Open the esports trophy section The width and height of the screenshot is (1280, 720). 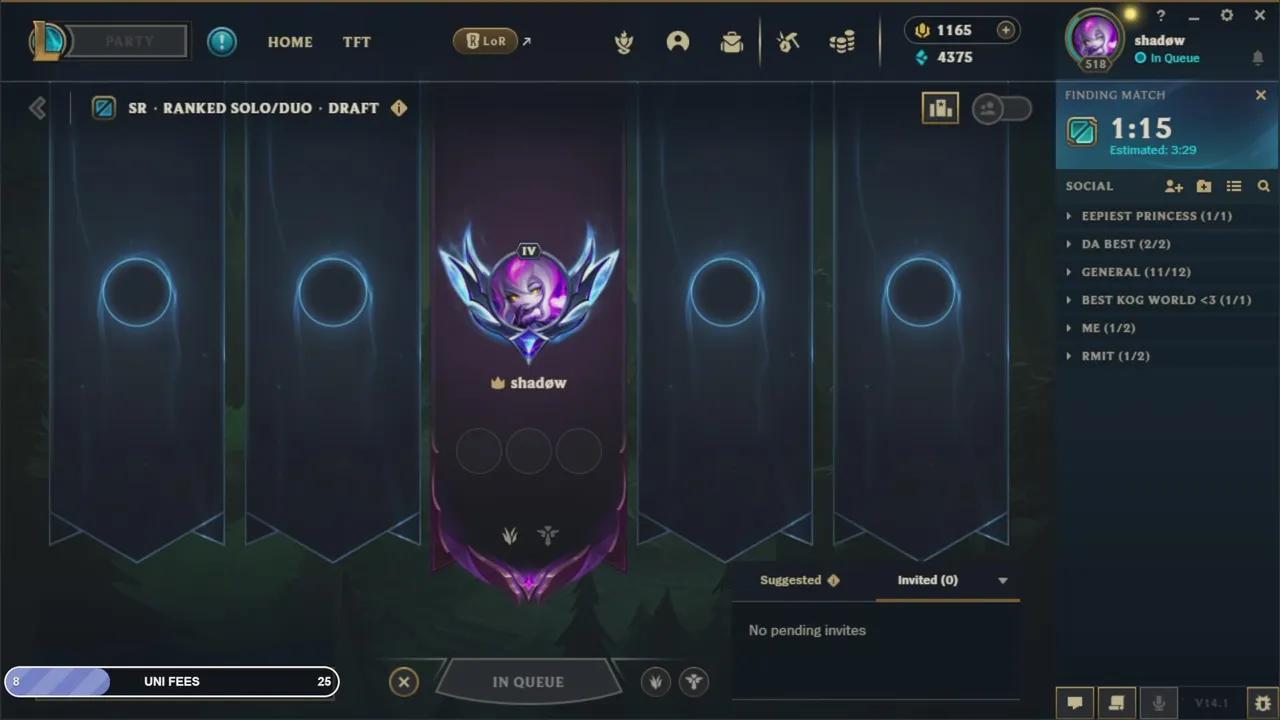click(x=624, y=41)
